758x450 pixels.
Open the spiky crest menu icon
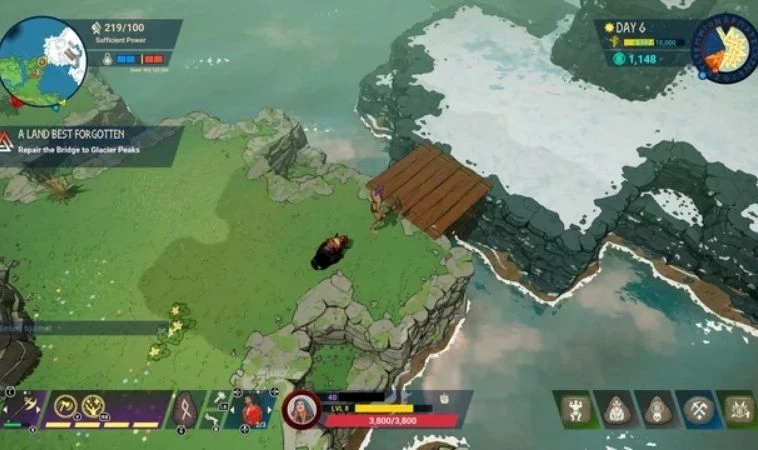tap(738, 409)
